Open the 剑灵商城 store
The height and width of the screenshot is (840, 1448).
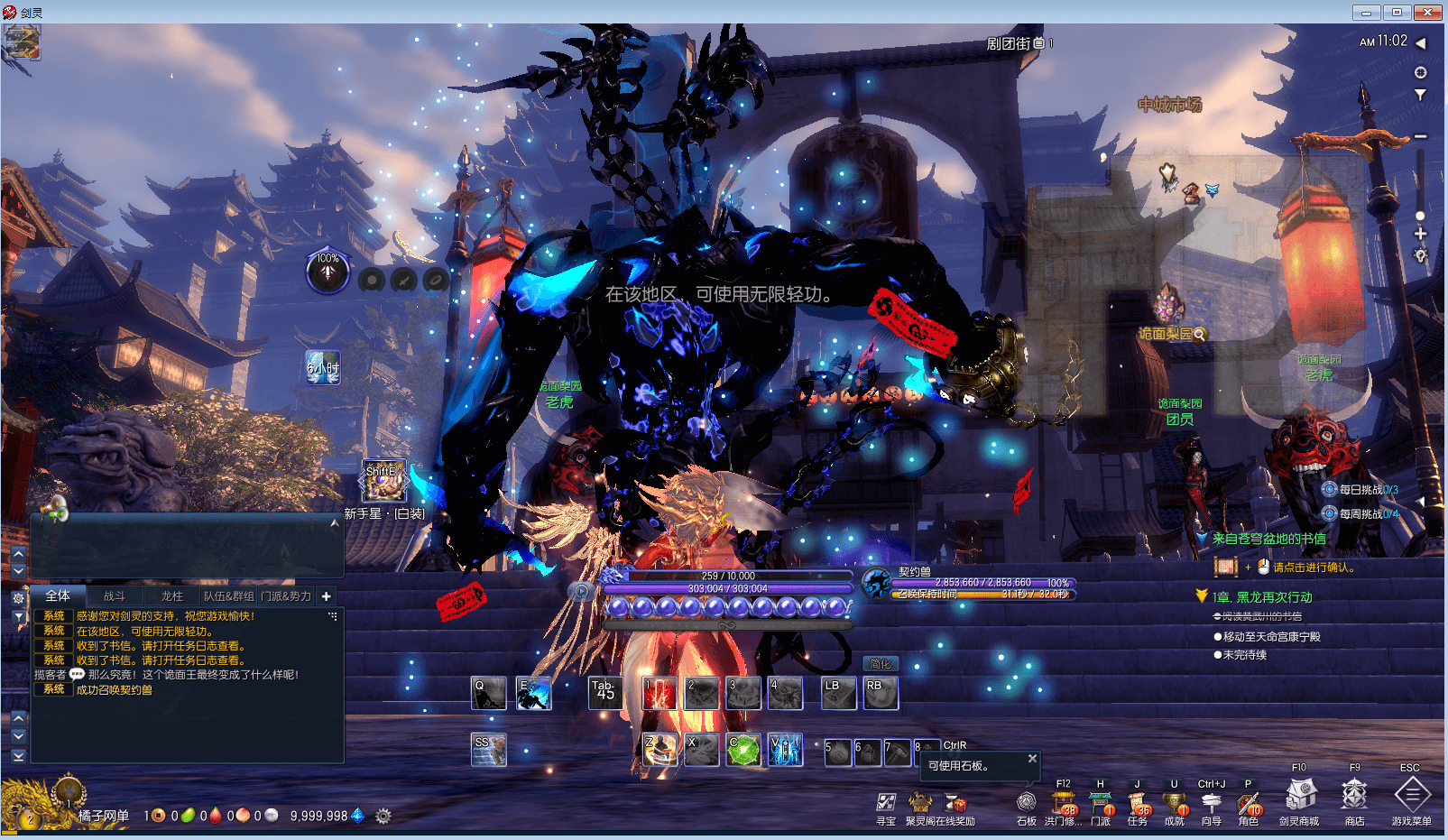(1299, 797)
